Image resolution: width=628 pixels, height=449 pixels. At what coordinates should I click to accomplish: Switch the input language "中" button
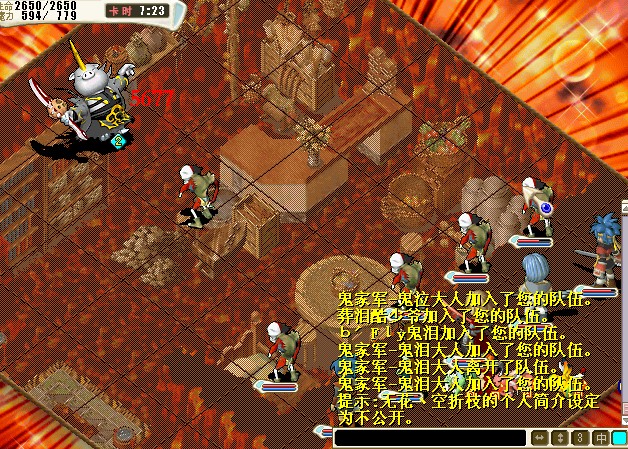pos(600,438)
